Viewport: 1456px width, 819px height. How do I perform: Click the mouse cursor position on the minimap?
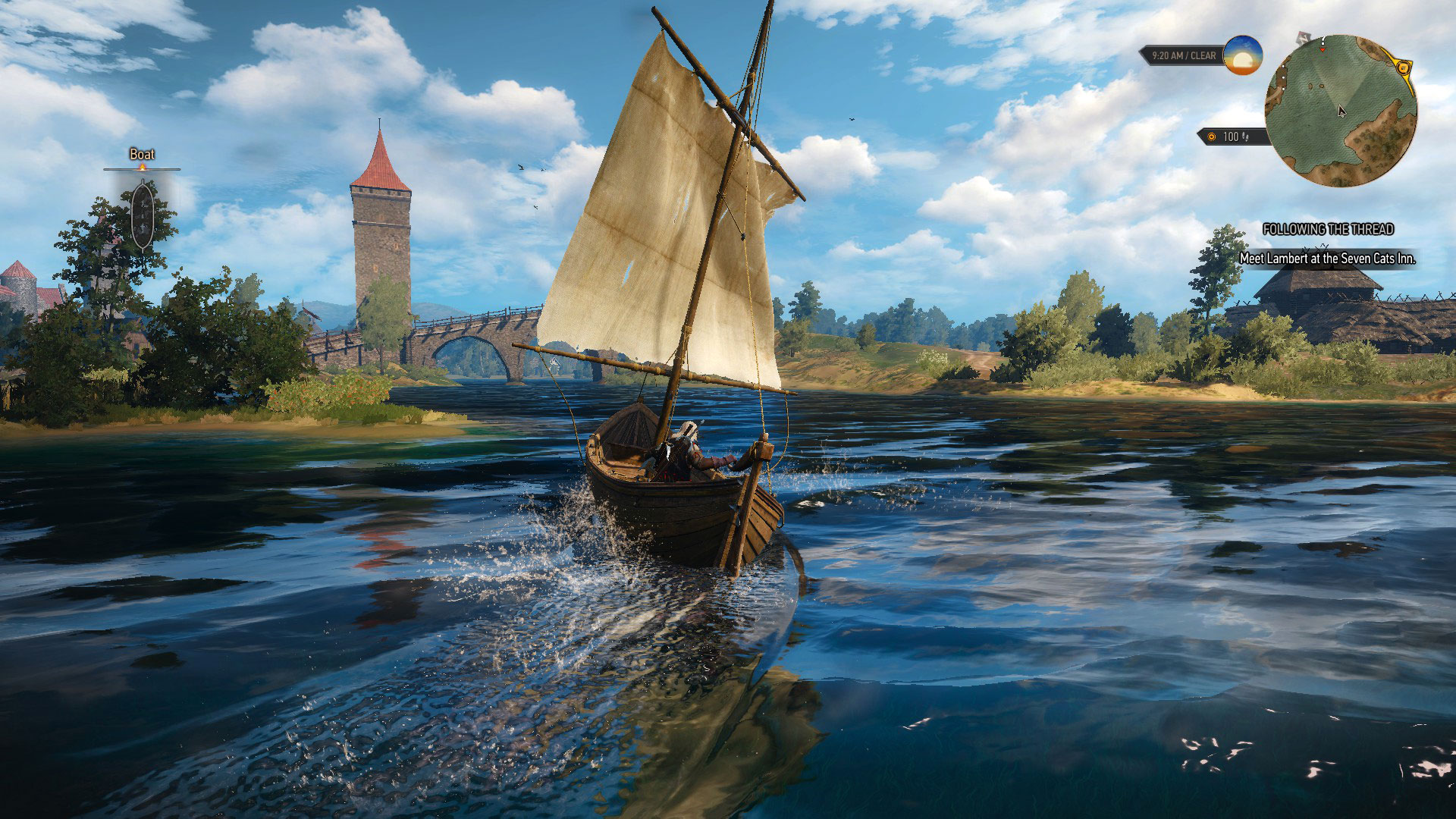pyautogui.click(x=1342, y=112)
